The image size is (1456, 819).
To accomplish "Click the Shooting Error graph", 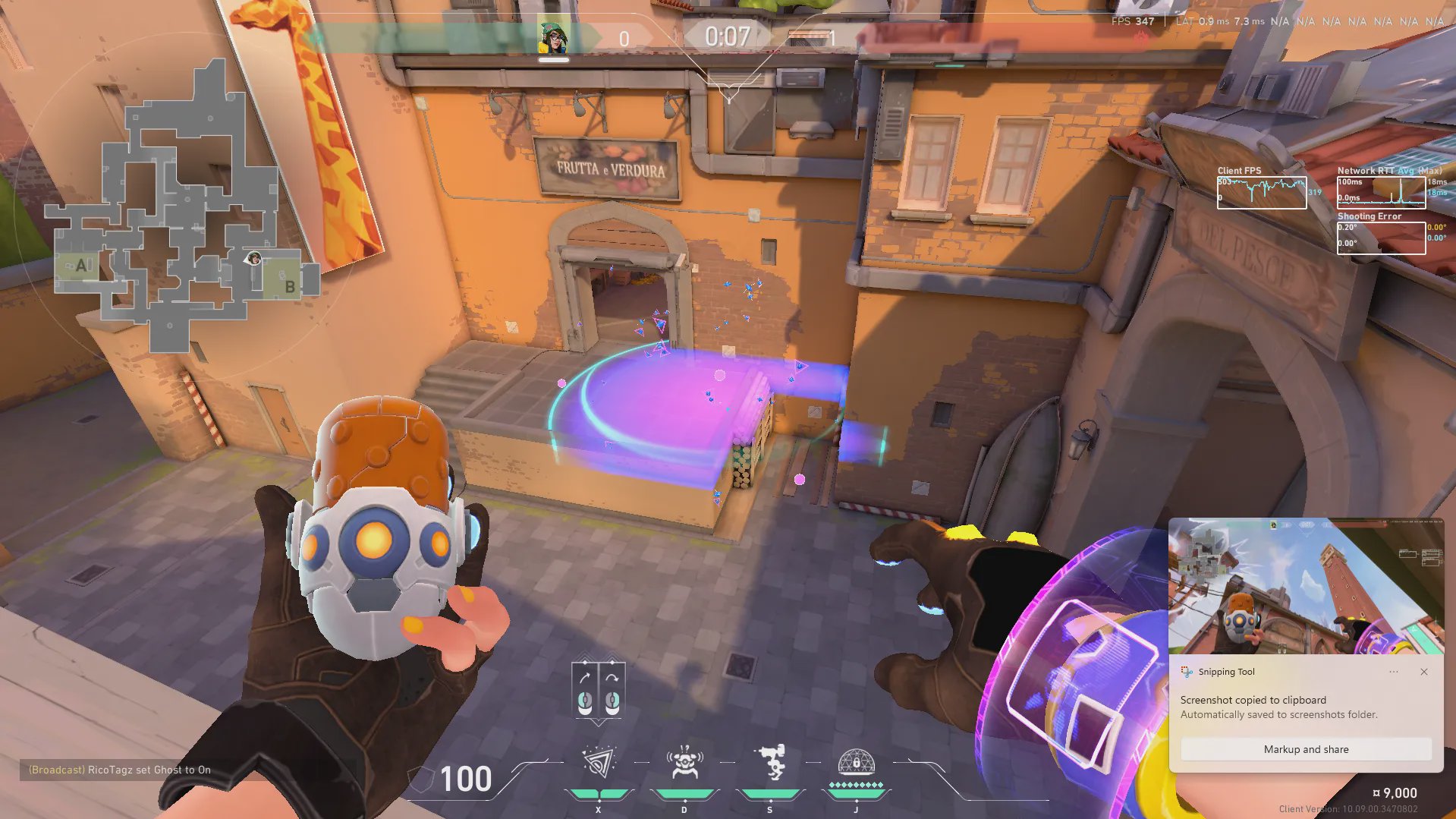I will [1381, 238].
